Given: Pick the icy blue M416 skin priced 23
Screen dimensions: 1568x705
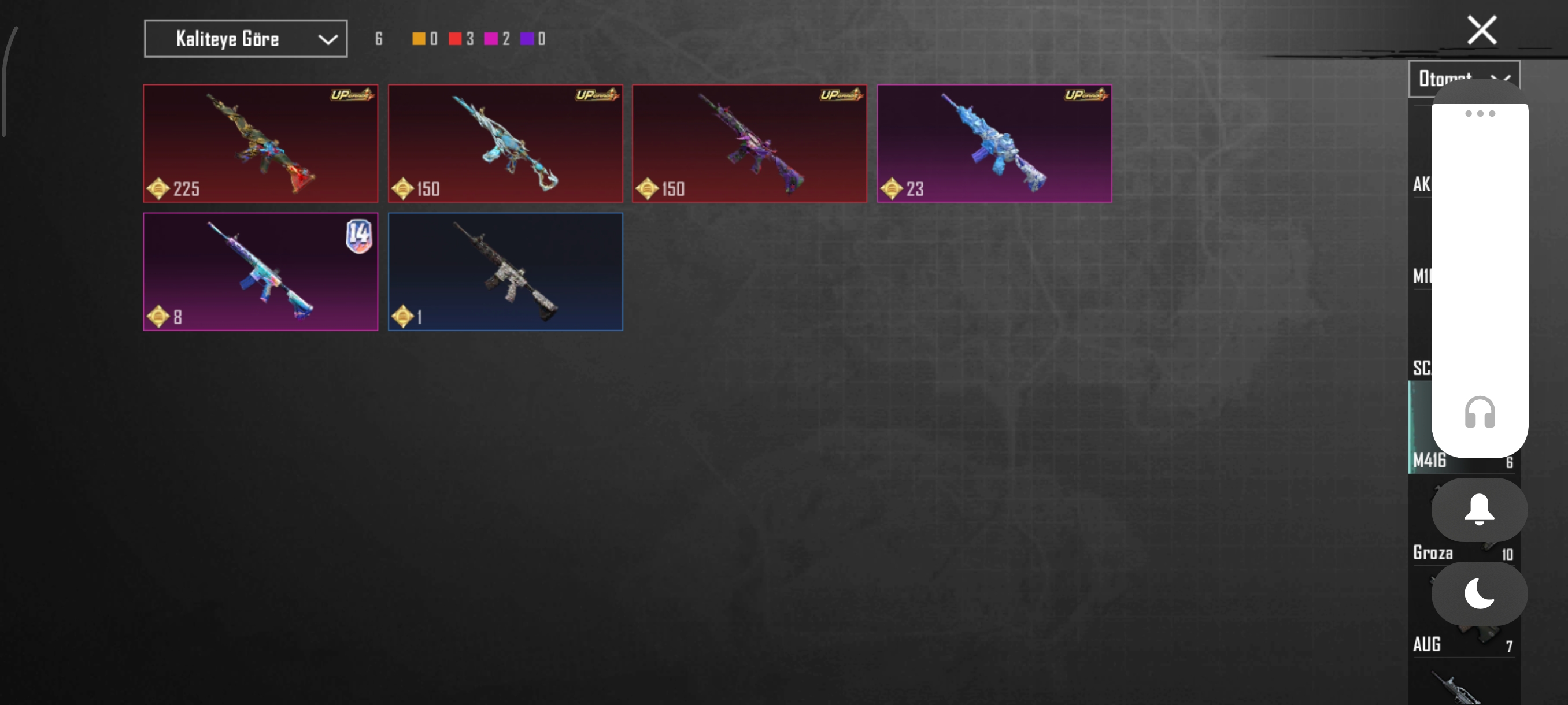Looking at the screenshot, I should coord(994,143).
